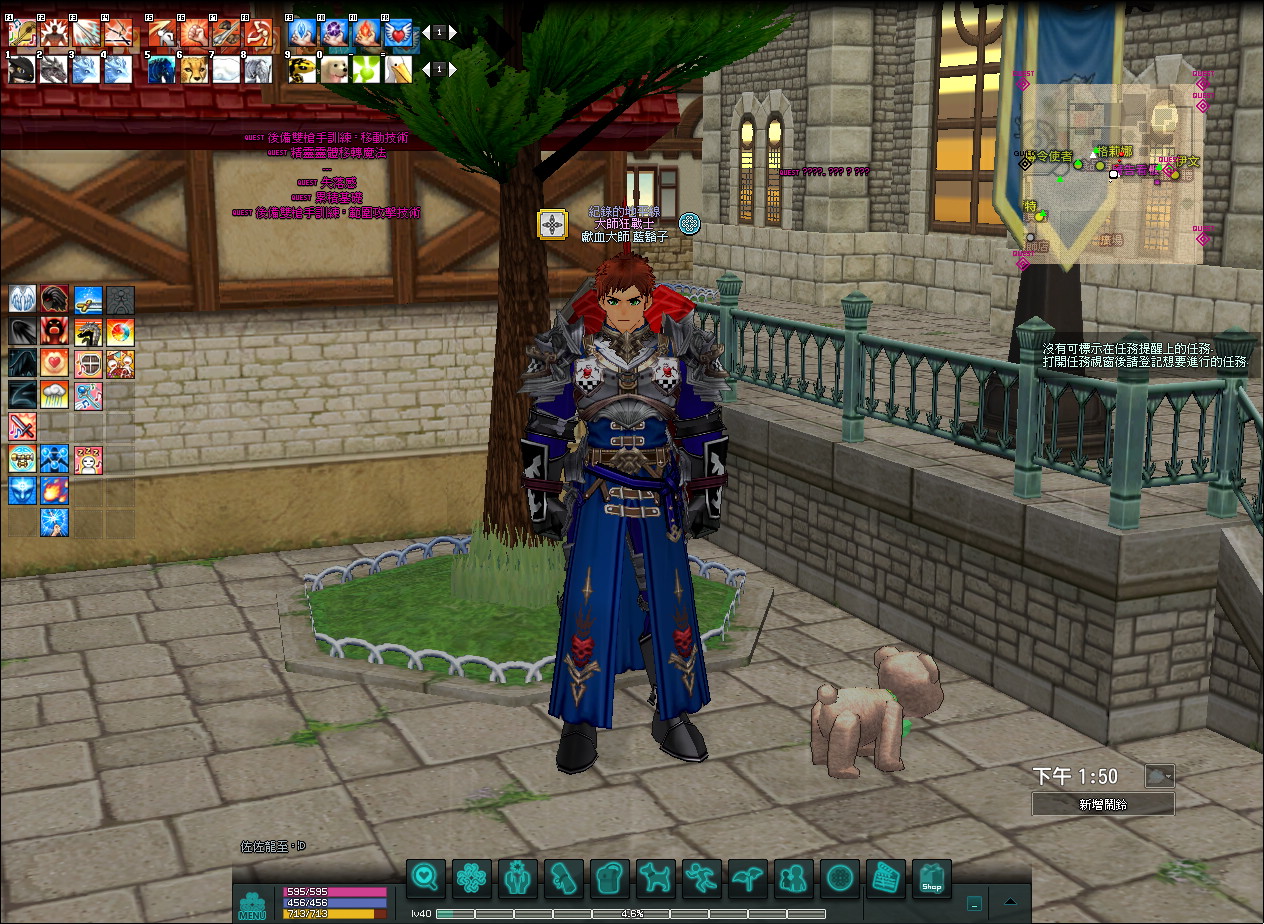The width and height of the screenshot is (1264, 924).
Task: Minimize the bottom bar with the dash button
Action: 974,902
